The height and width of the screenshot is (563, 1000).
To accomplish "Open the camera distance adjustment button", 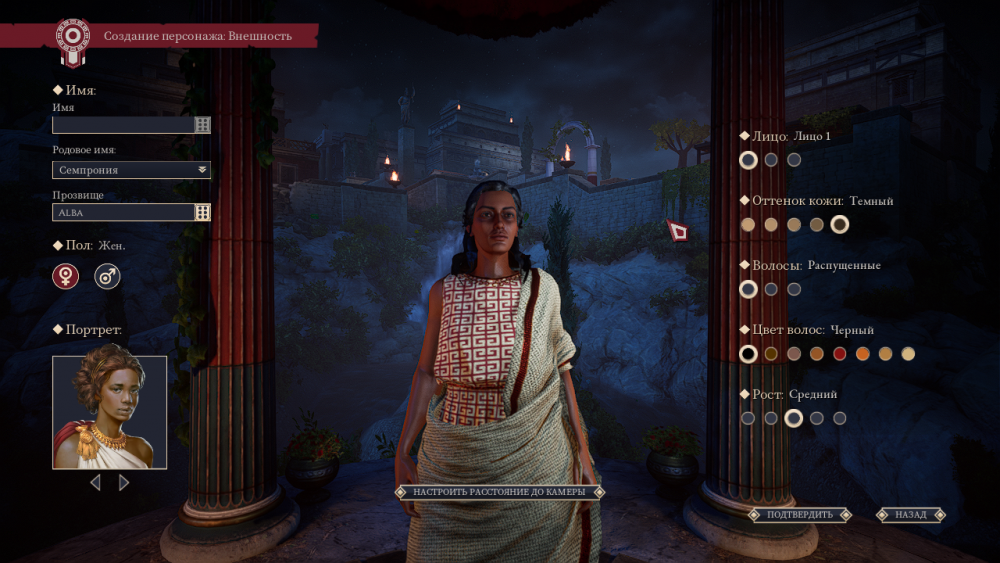I will (x=499, y=492).
